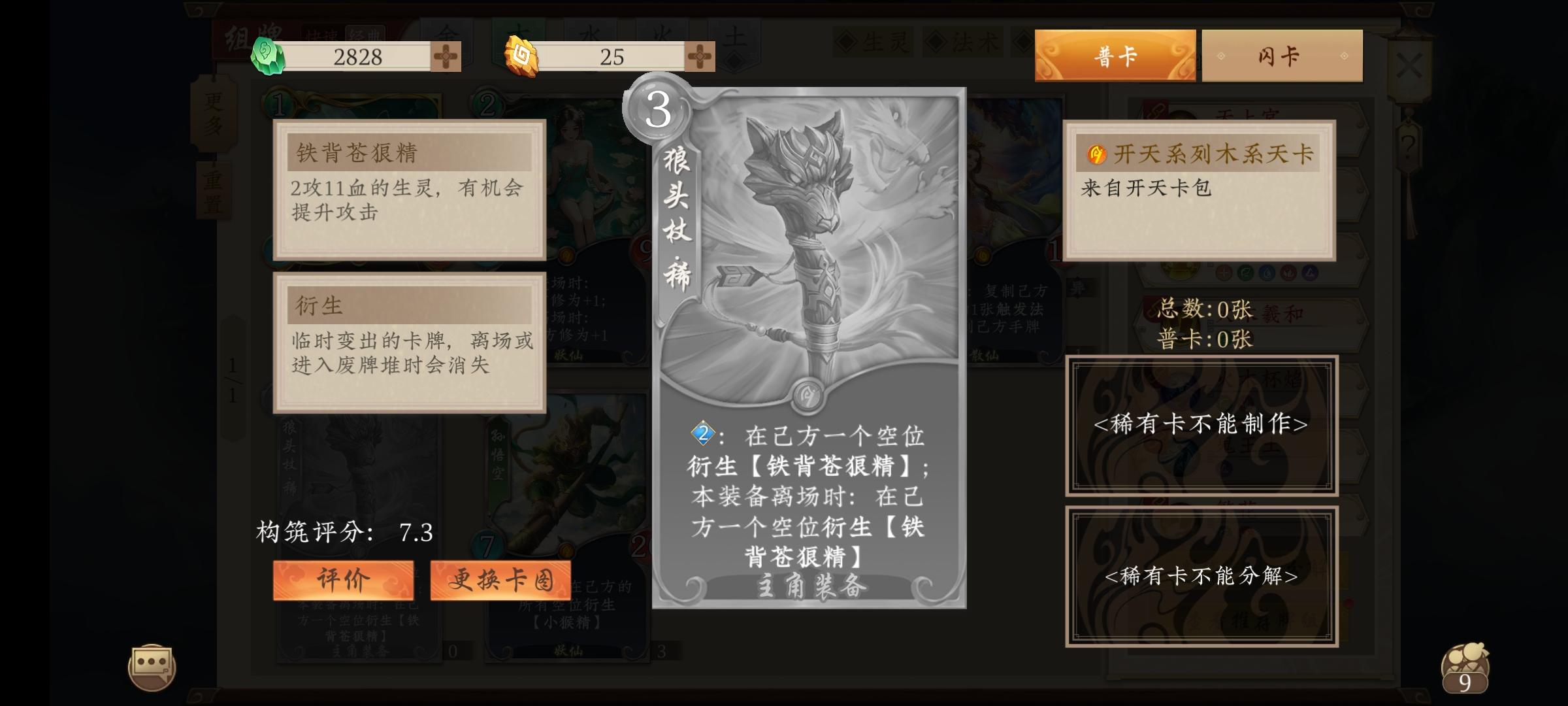Toggle the 法术 card filter
Screen dimensions: 1568x706
[x=964, y=41]
